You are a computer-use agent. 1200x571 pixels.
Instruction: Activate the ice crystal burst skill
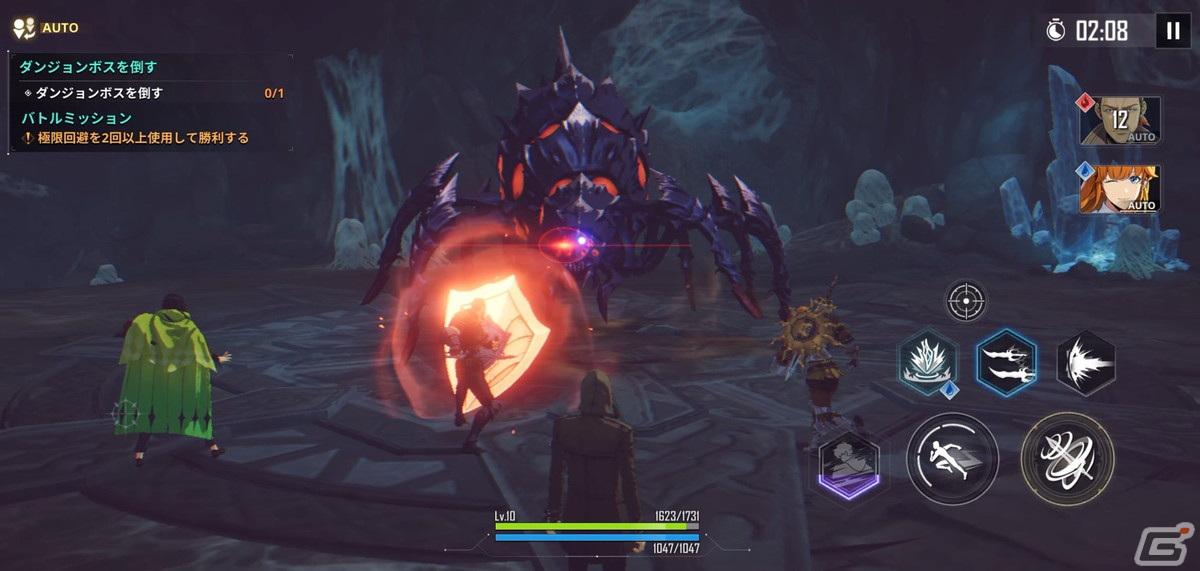coord(928,361)
